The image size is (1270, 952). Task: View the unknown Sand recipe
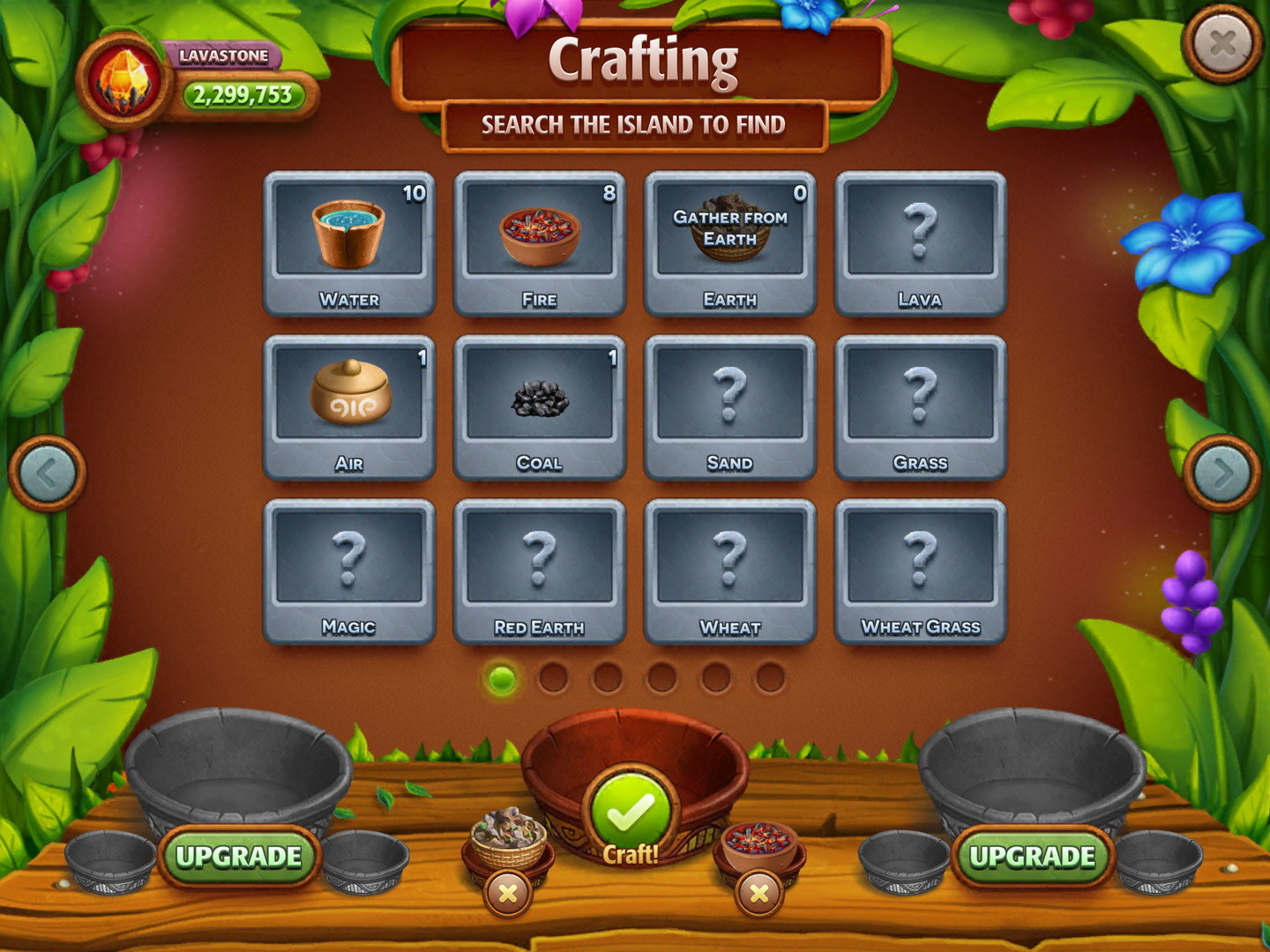coord(730,401)
